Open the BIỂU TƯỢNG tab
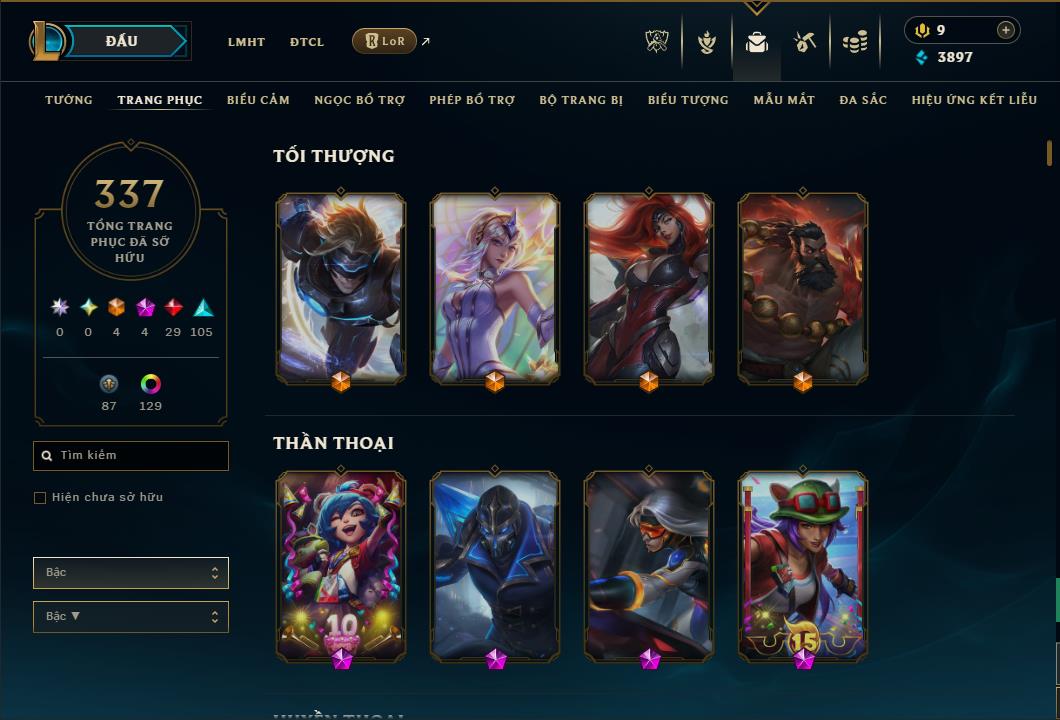The height and width of the screenshot is (720, 1060). pyautogui.click(x=688, y=100)
